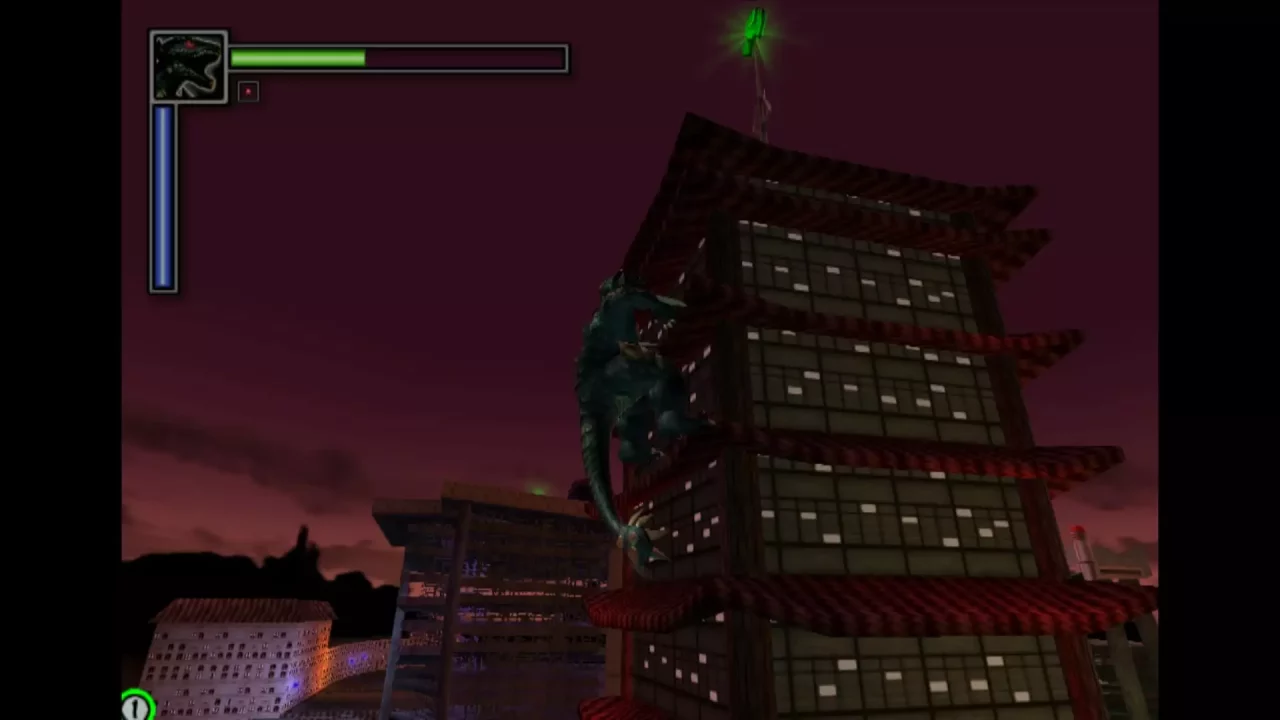Click the red dot inside the small indicator box
This screenshot has height=720, width=1280.
coord(247,91)
